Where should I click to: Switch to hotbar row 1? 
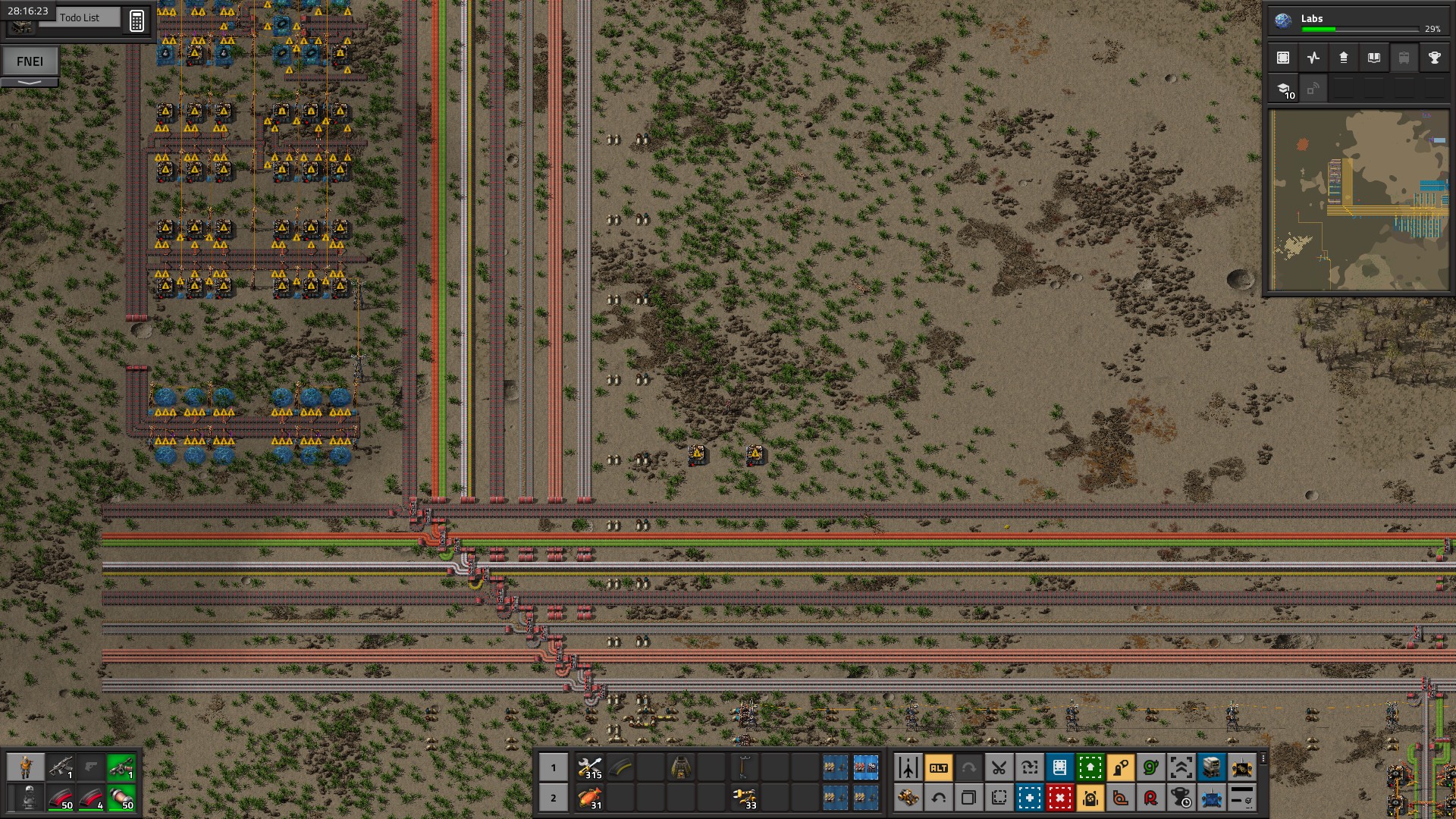pyautogui.click(x=554, y=767)
